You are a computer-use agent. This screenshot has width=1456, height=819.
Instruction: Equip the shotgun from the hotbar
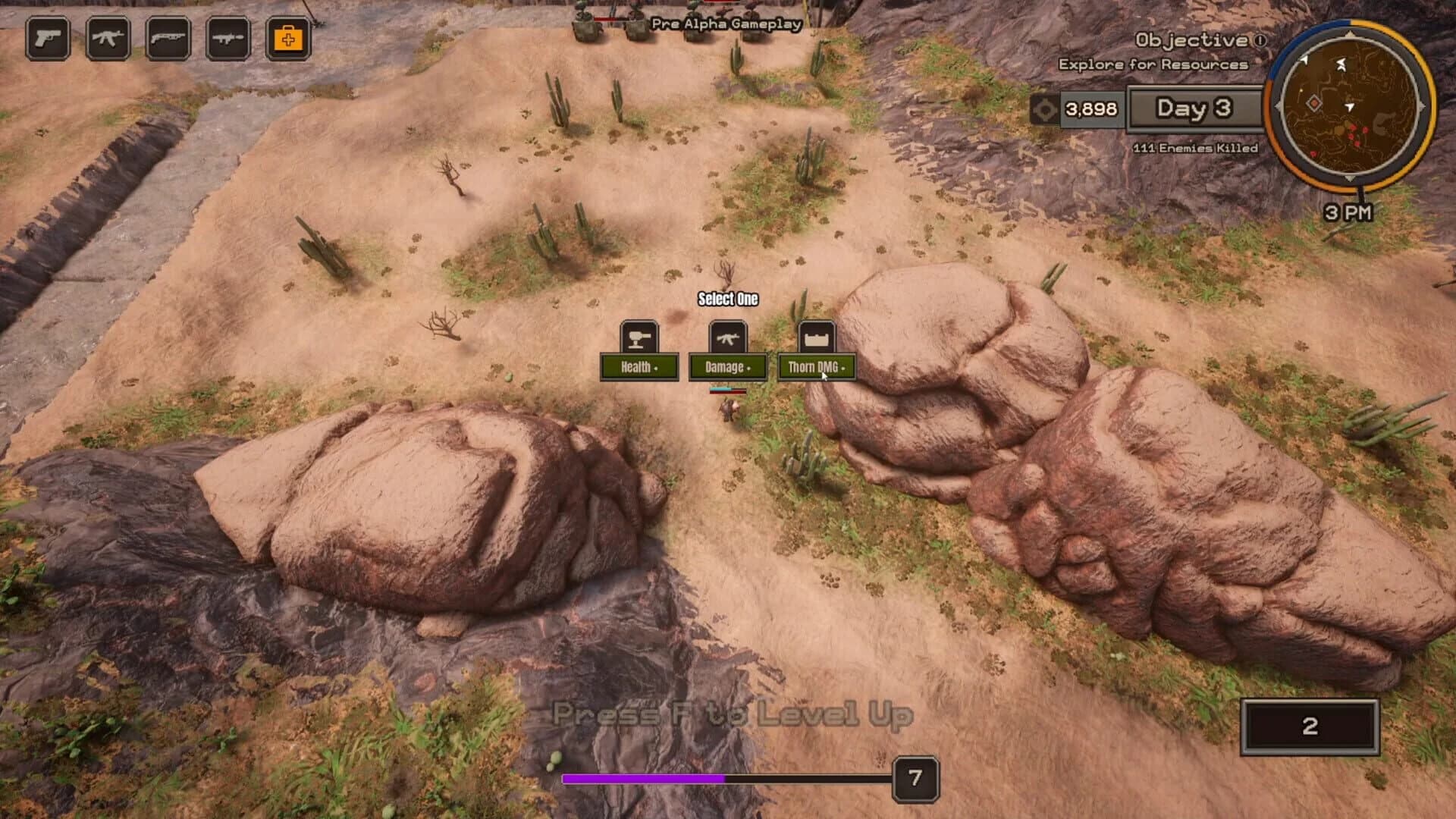pos(168,39)
